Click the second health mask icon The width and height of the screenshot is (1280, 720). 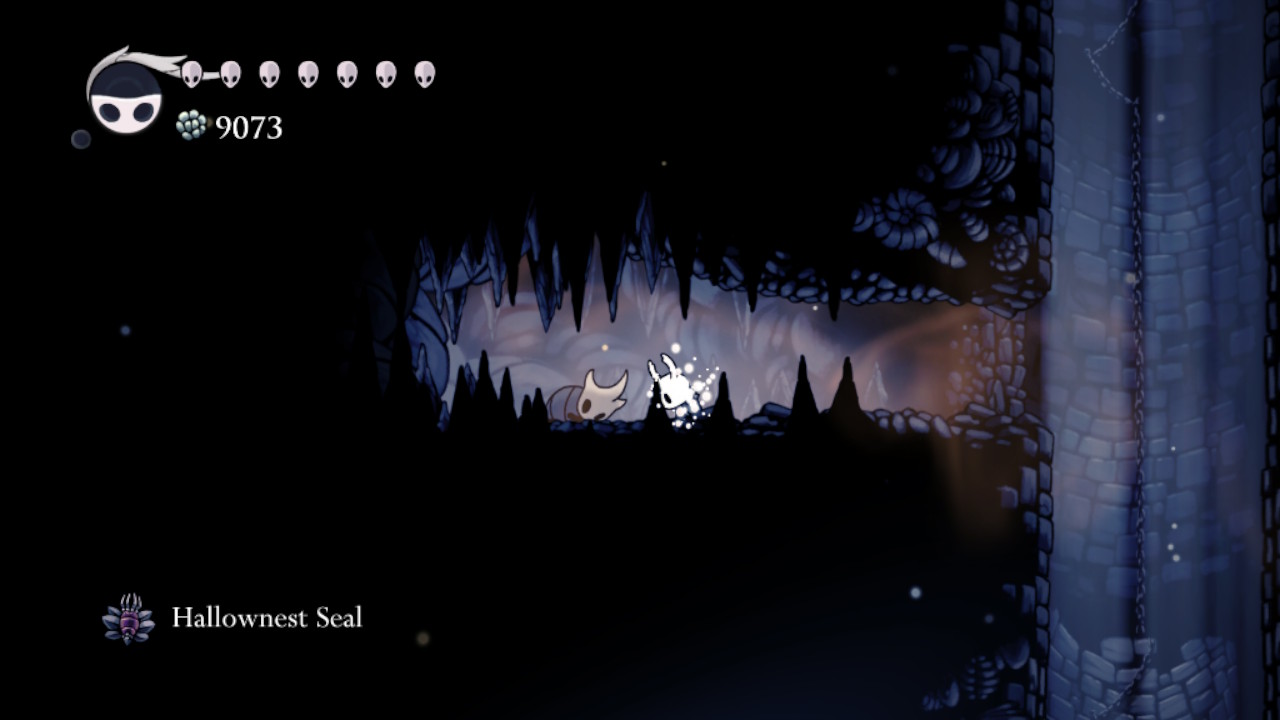pos(232,72)
